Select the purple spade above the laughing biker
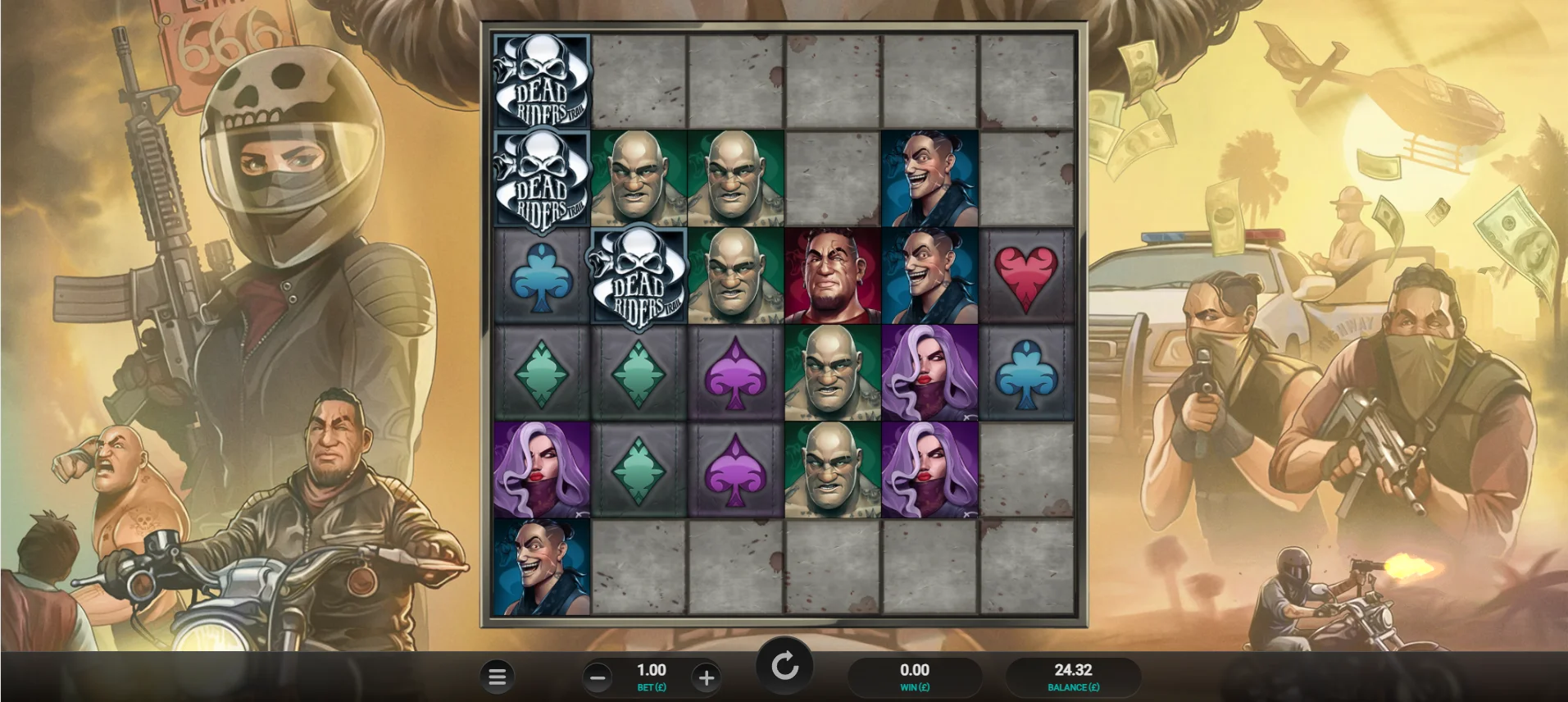The image size is (1568, 702). pos(734,469)
